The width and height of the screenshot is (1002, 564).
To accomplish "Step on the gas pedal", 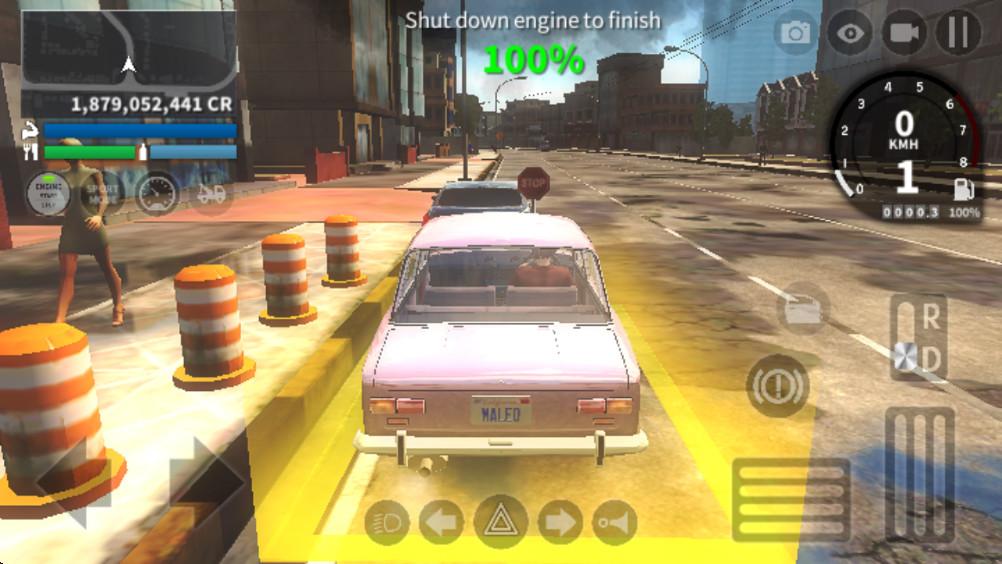I will tap(920, 475).
